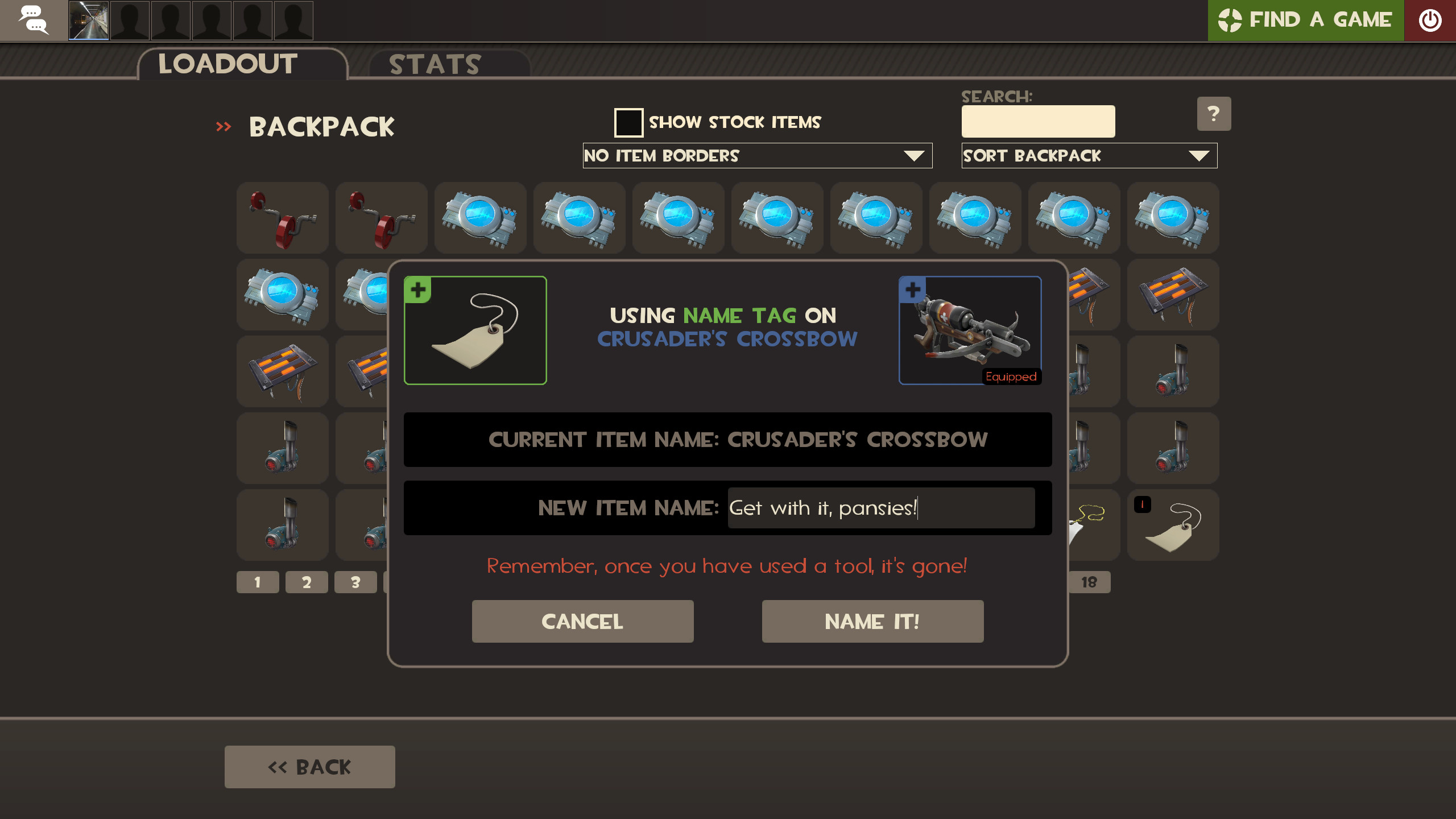Click the green plus on the Name Tag

point(418,289)
